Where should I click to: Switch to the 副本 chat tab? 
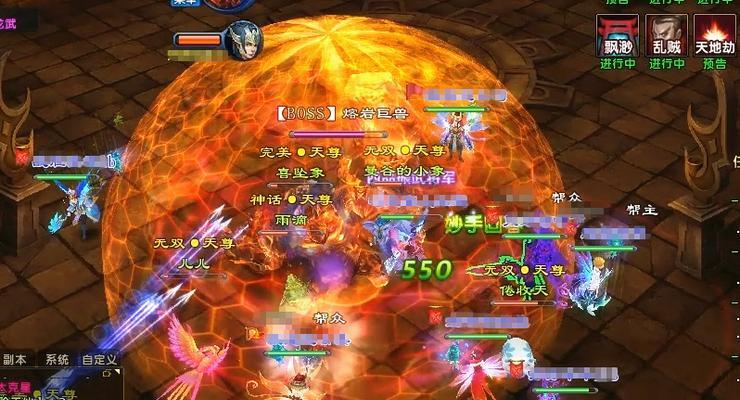click(x=14, y=360)
